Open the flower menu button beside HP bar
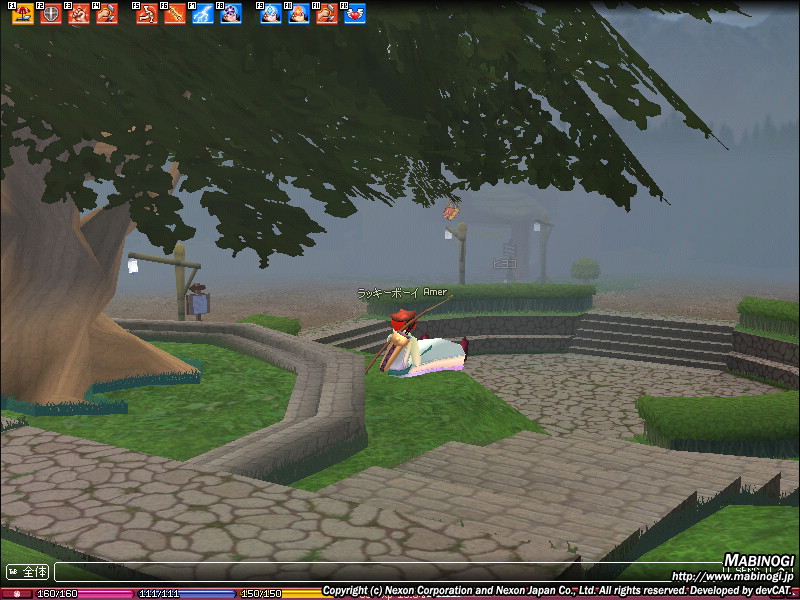 17,593
